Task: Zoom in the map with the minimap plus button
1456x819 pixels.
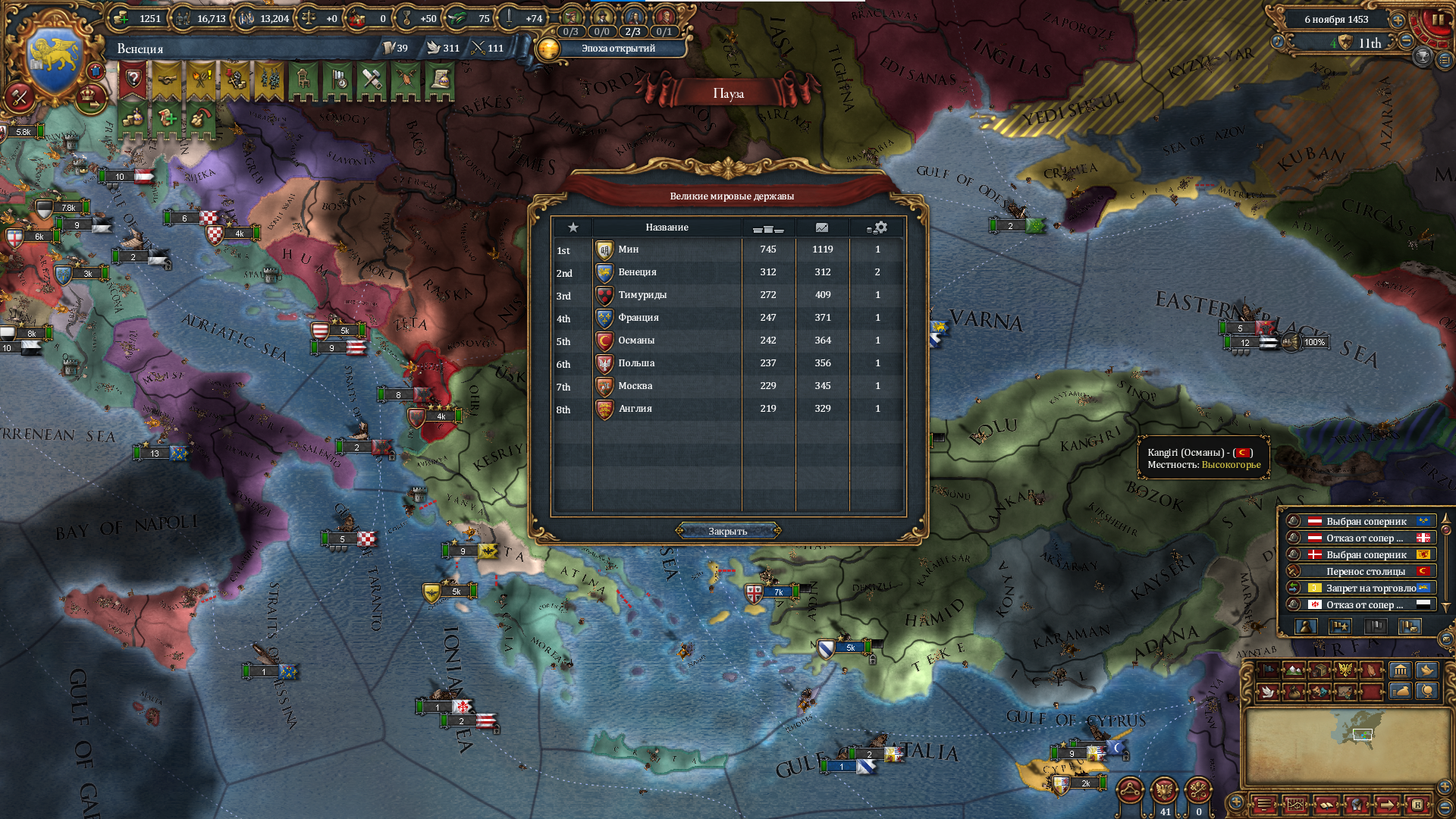Action: (x=1445, y=786)
